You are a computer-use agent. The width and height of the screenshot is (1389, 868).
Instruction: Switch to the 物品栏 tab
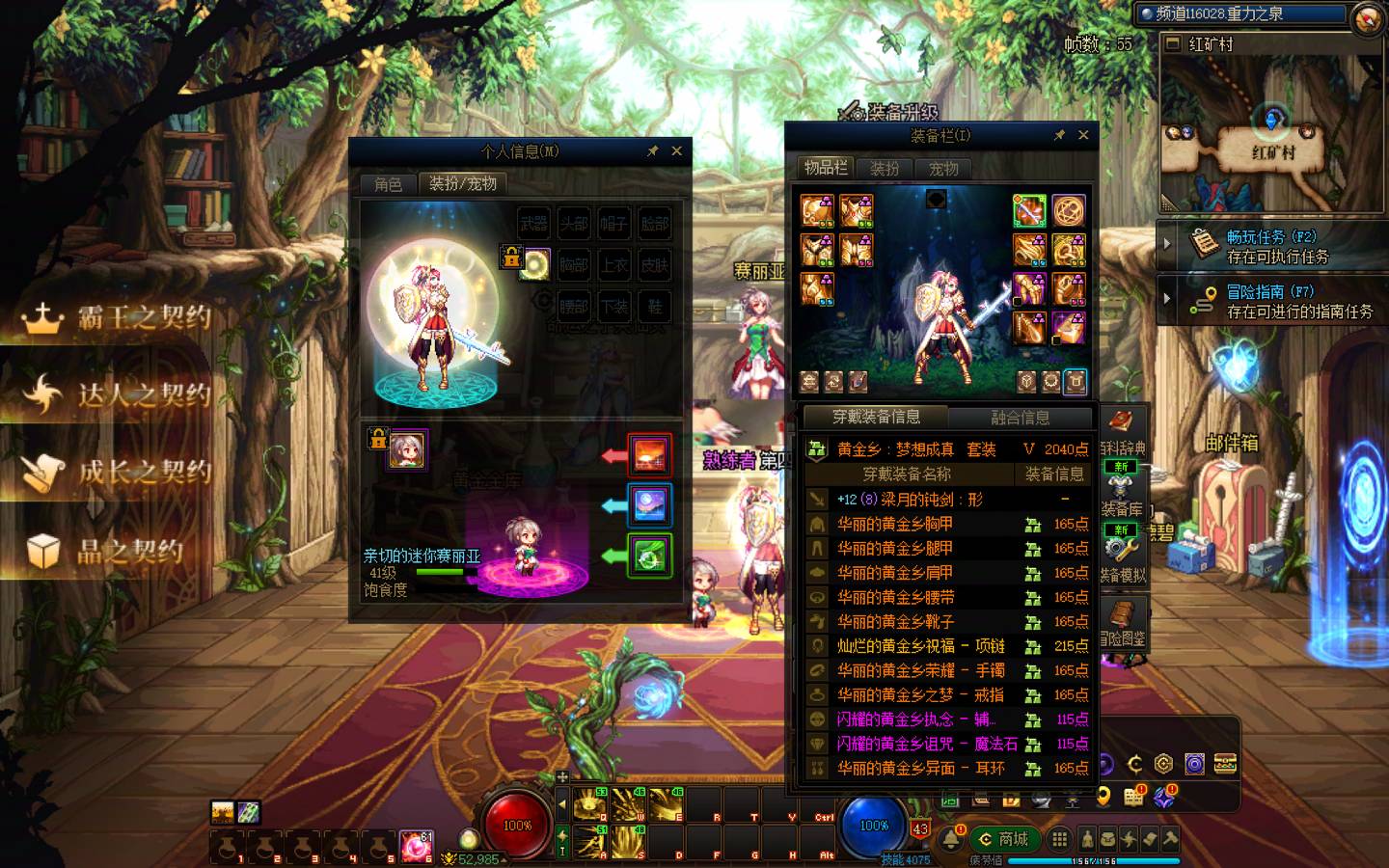tap(826, 168)
